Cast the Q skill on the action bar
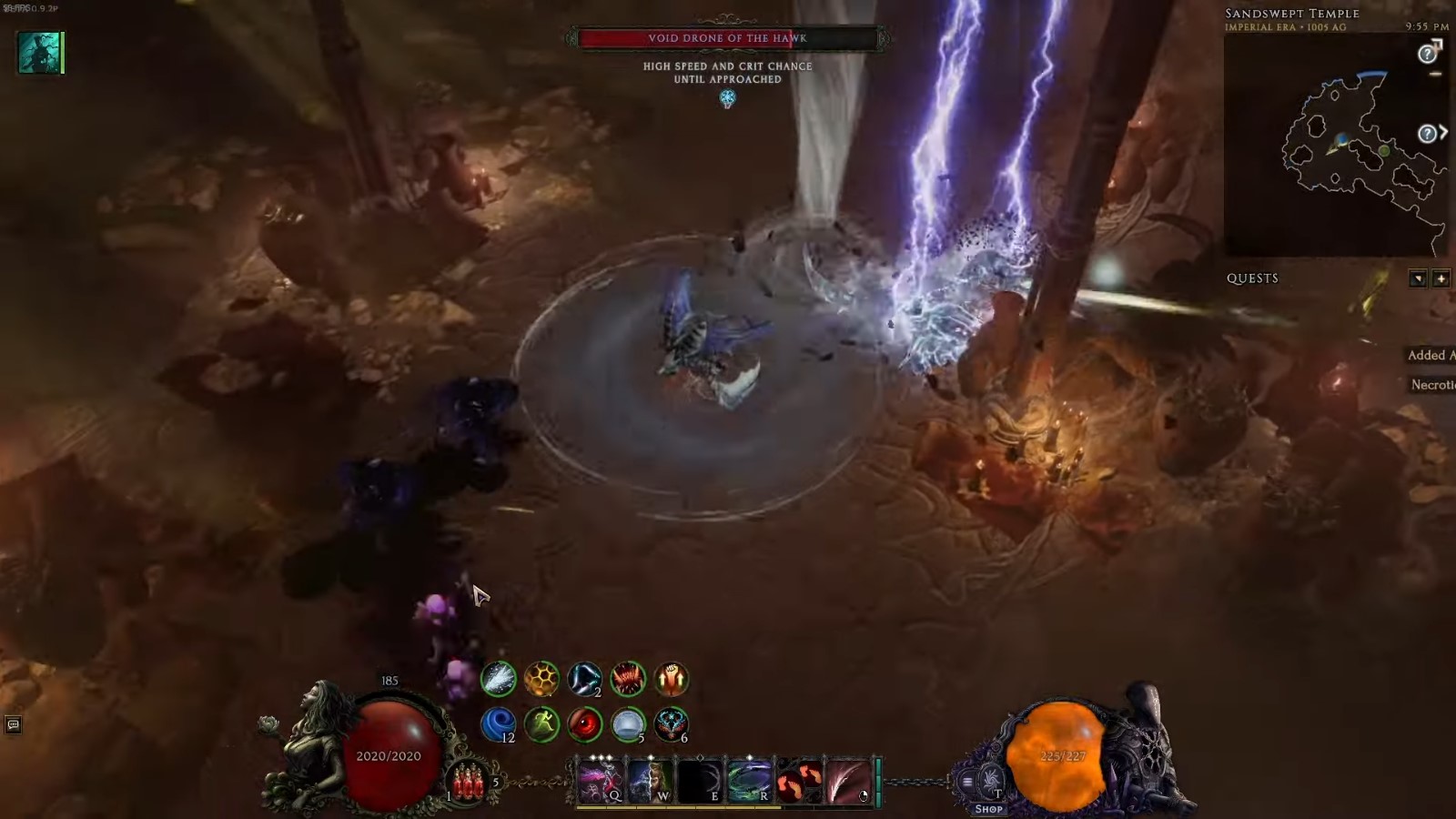1456x819 pixels. (x=599, y=781)
